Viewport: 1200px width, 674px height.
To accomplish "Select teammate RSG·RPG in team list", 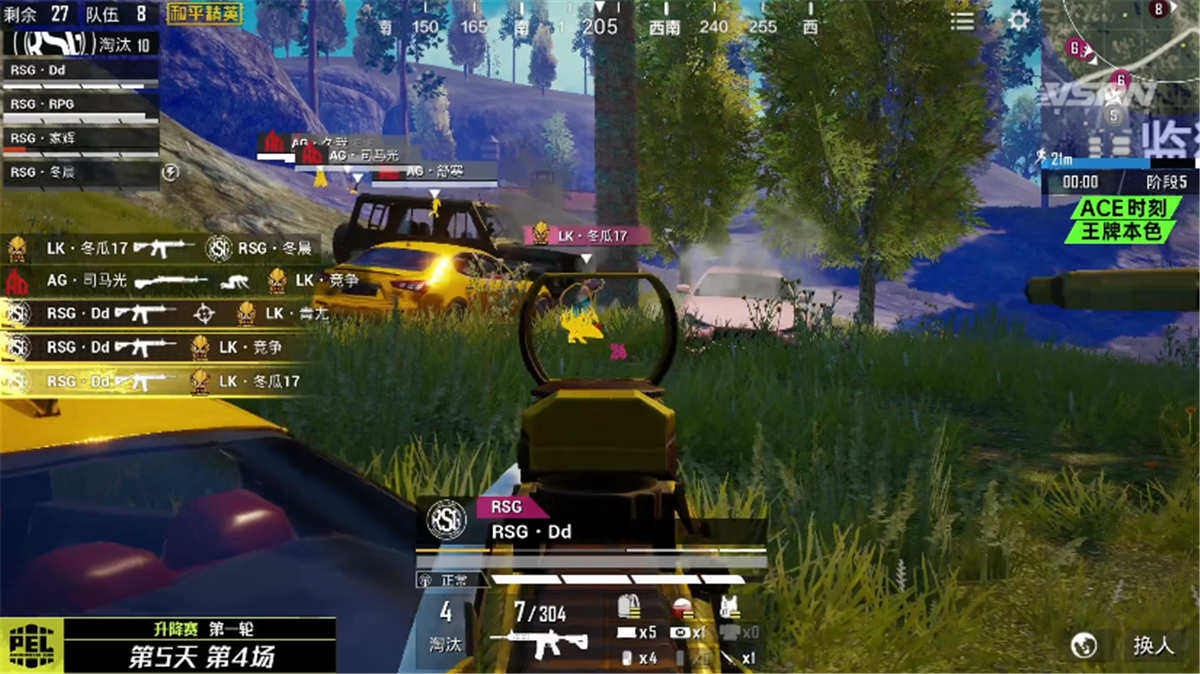I will click(80, 104).
